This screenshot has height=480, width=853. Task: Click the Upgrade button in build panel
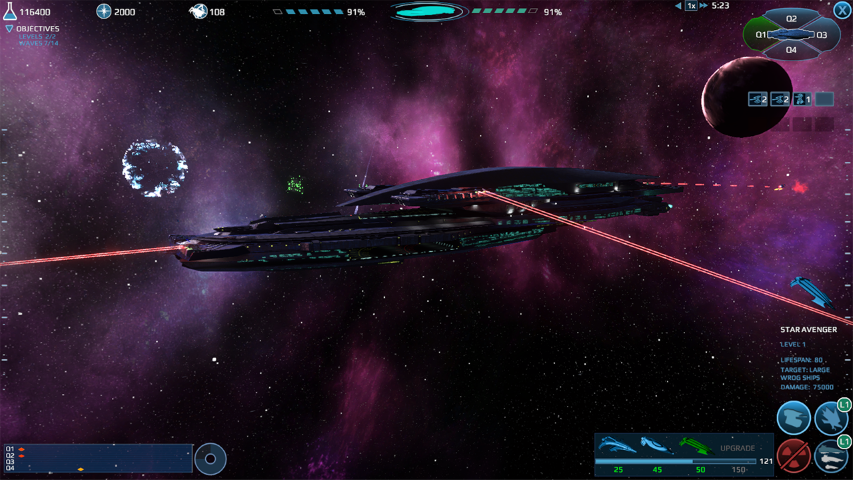[738, 448]
